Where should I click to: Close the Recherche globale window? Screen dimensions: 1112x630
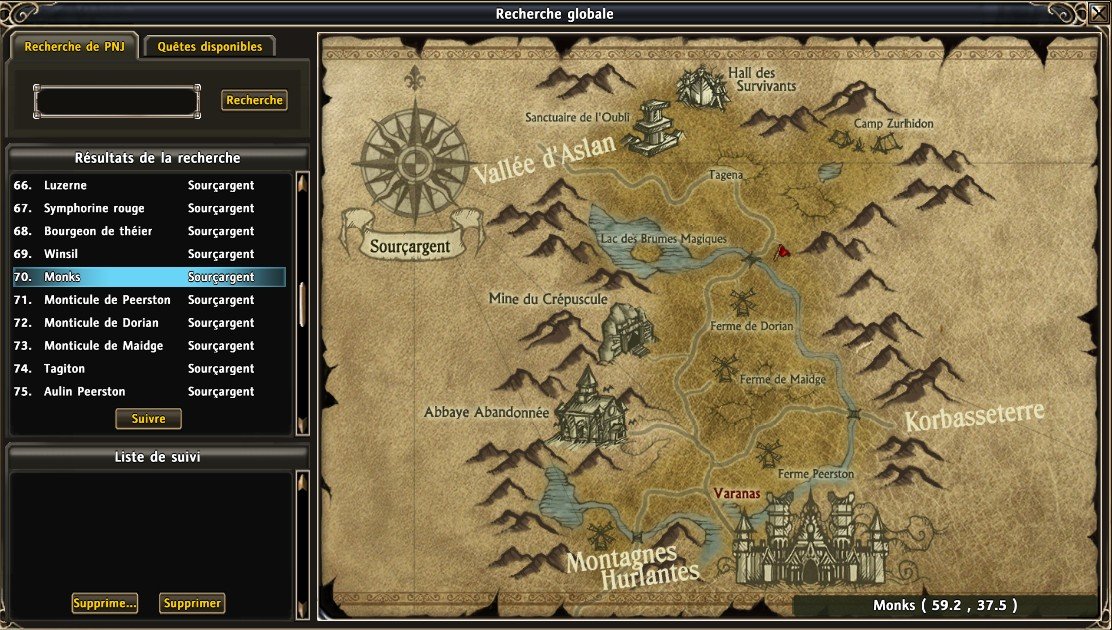pyautogui.click(x=1095, y=14)
